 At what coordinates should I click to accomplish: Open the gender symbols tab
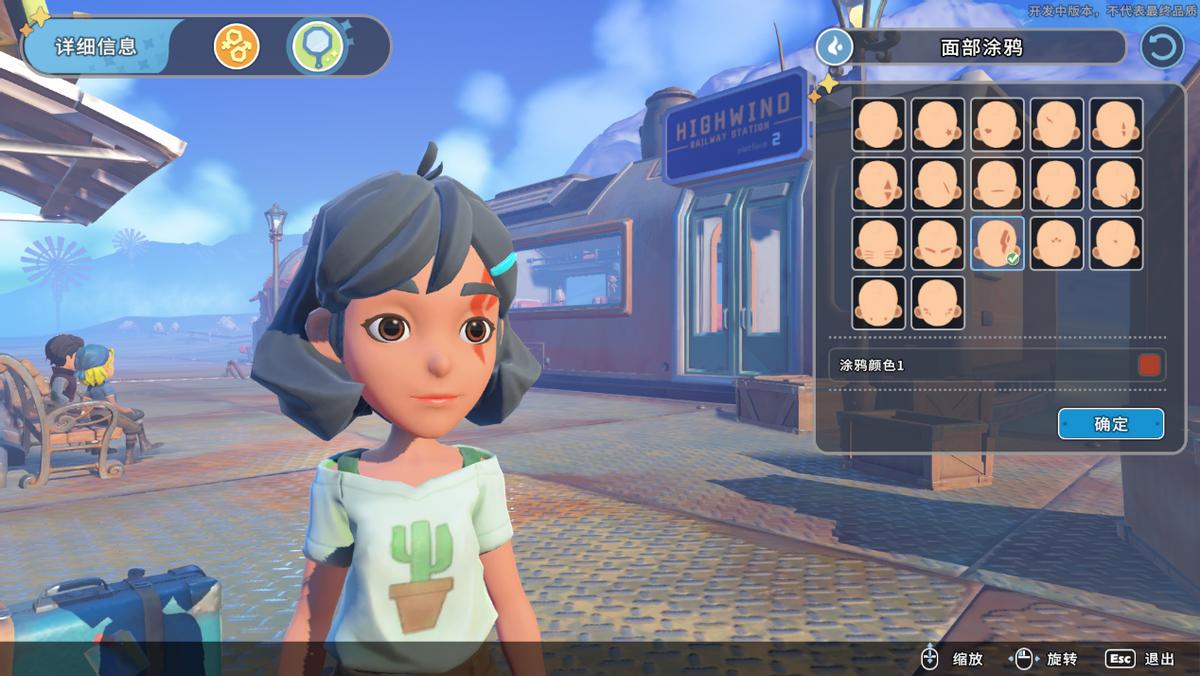click(236, 47)
